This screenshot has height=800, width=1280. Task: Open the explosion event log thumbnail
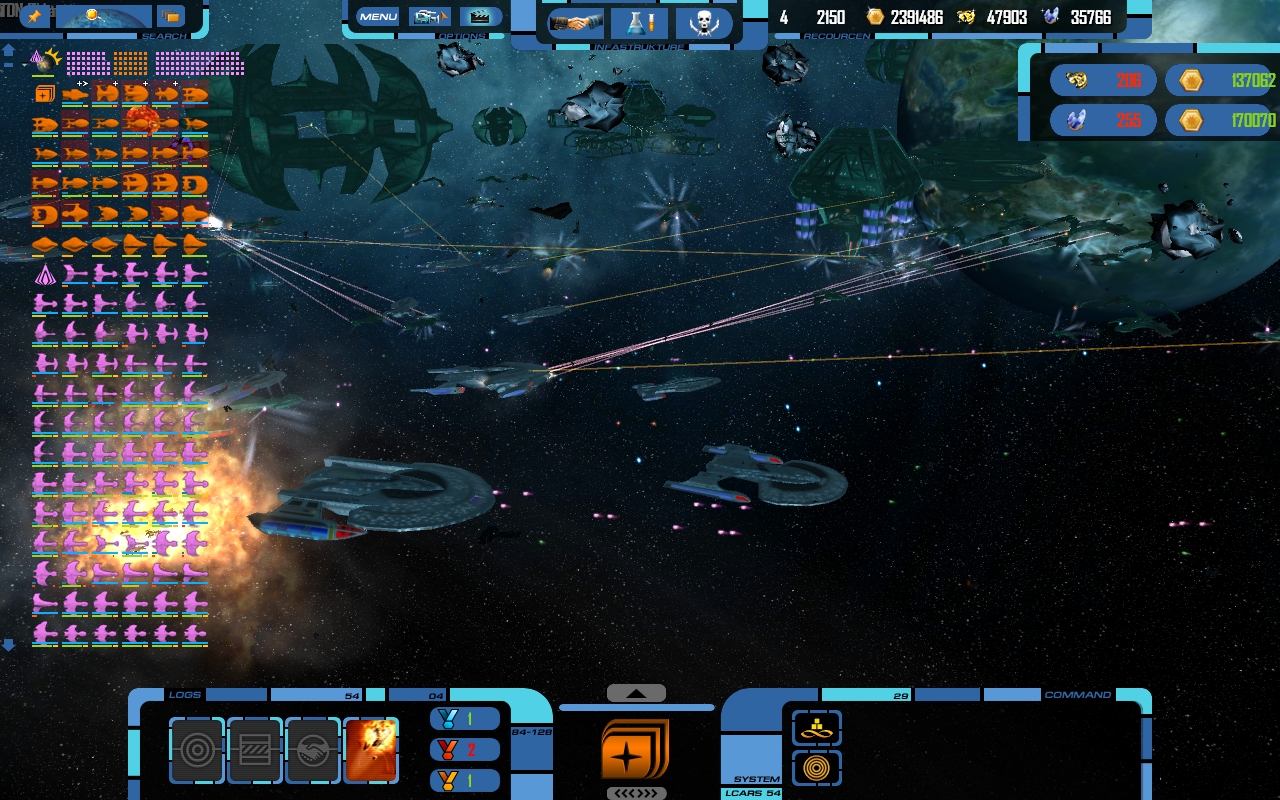370,750
